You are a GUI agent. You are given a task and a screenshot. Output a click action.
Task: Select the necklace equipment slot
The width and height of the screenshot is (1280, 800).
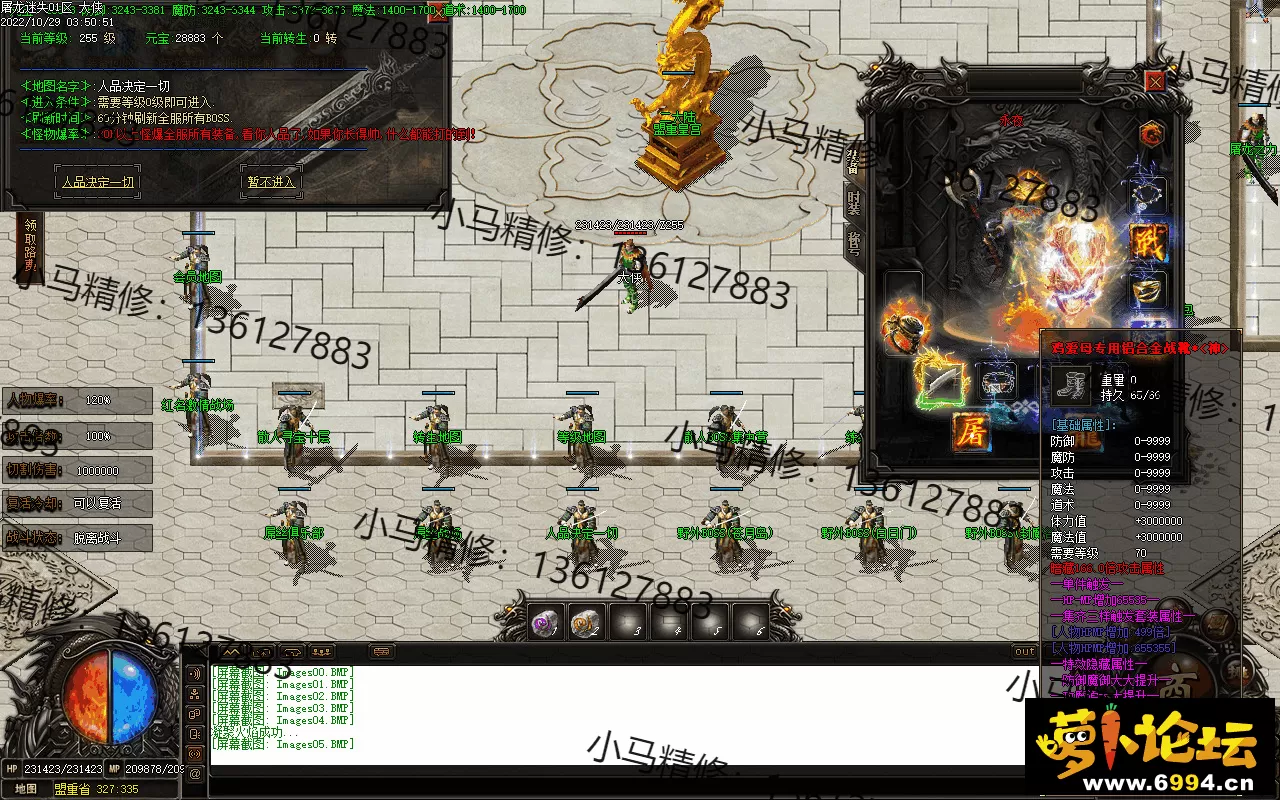coord(1148,196)
